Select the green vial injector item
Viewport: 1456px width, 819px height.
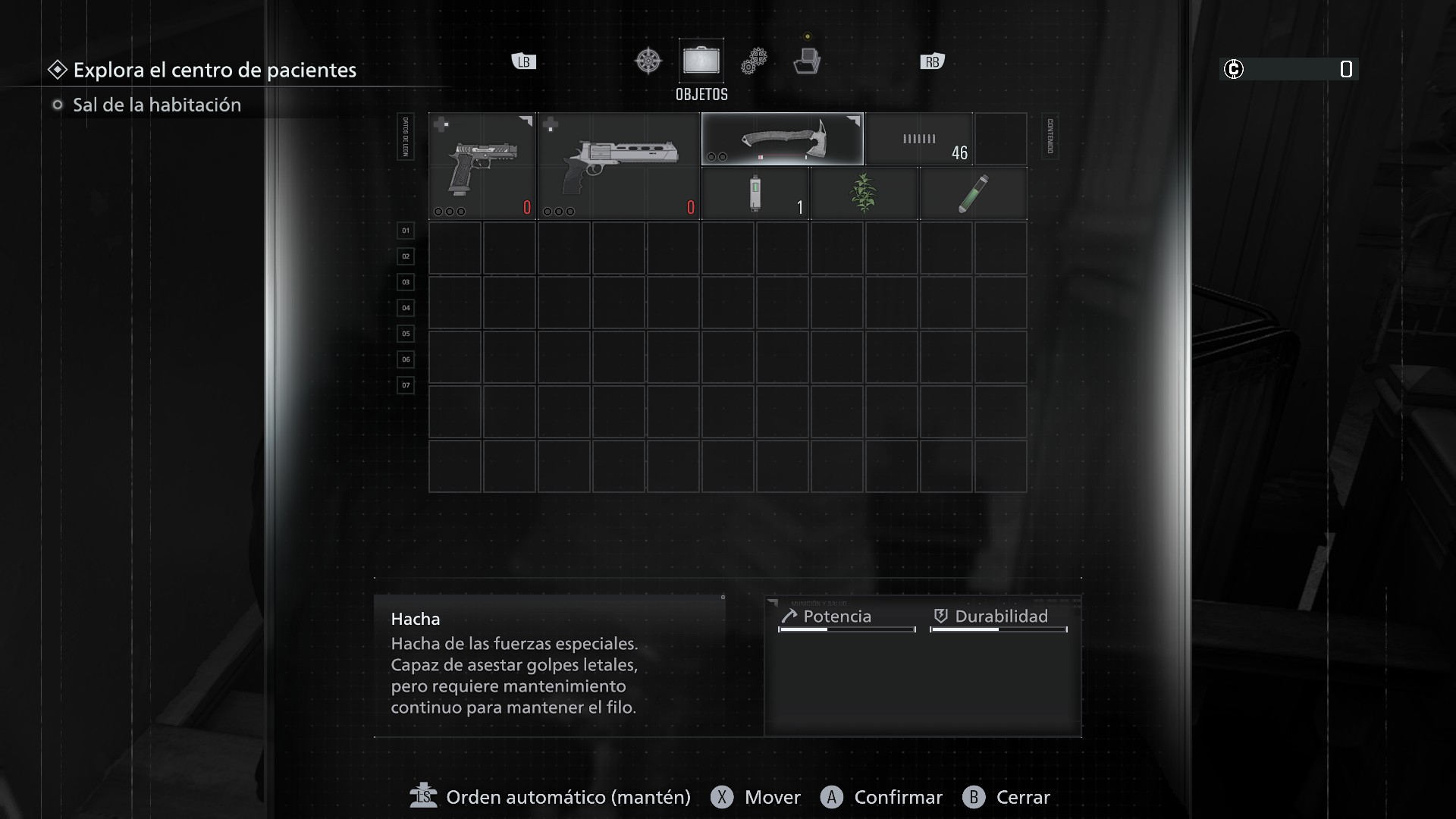[973, 194]
